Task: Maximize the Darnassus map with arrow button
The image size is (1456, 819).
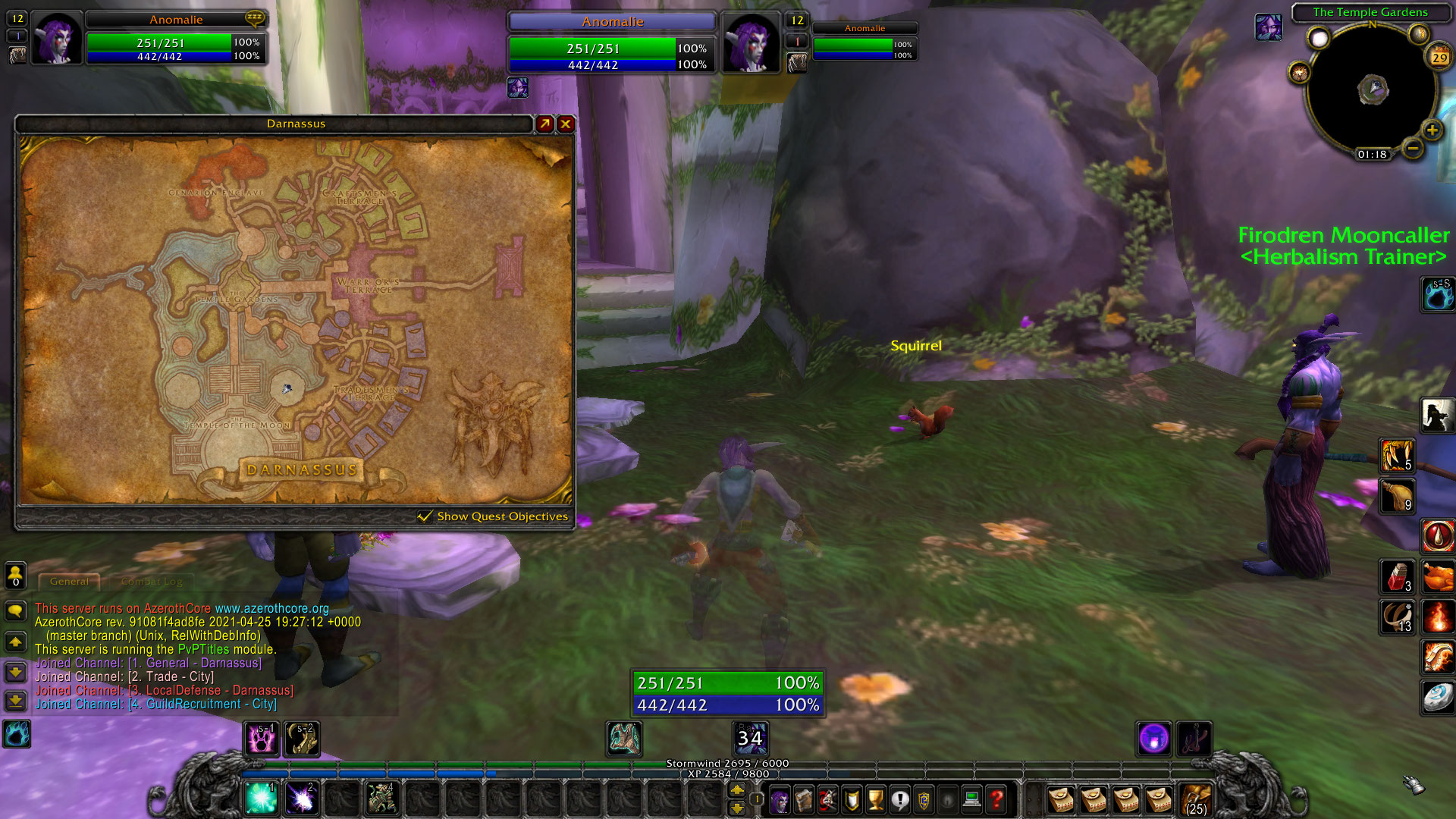Action: (544, 124)
